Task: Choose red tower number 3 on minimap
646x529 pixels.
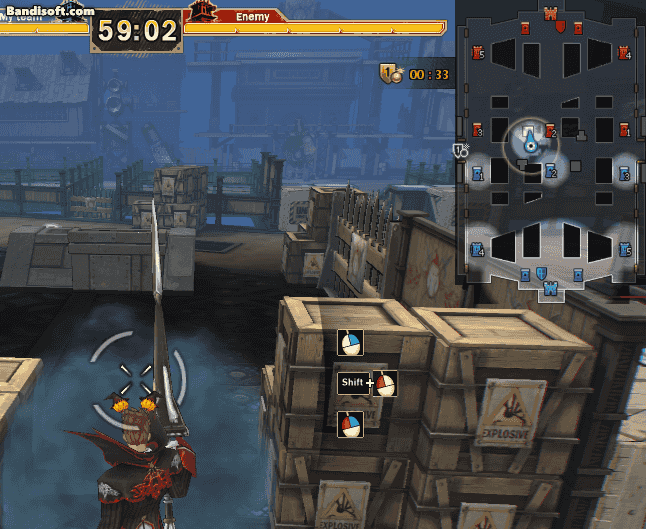Action: (x=476, y=130)
